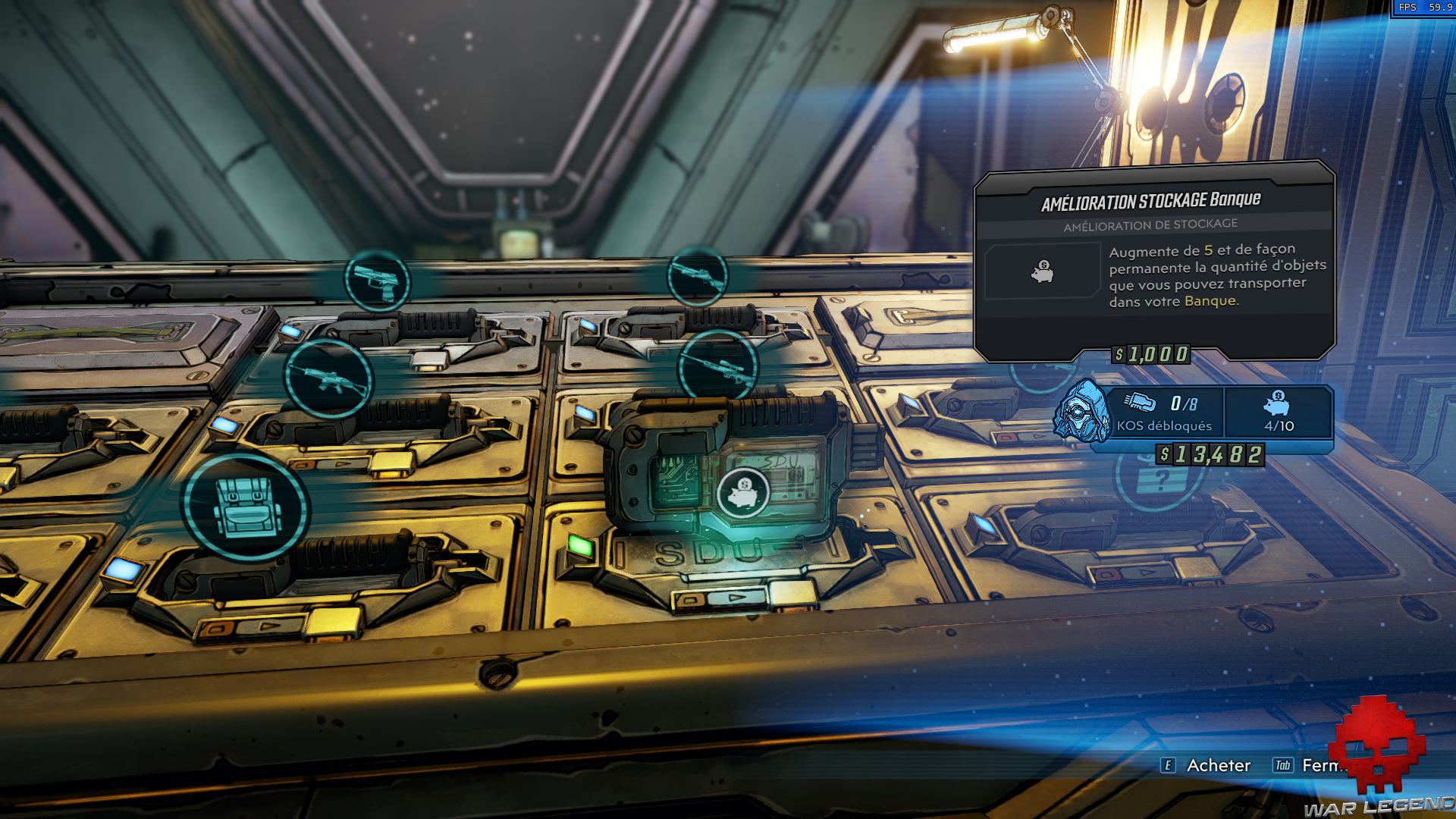The width and height of the screenshot is (1456, 819).
Task: Choose the shotgun ammo upgrade icon
Action: [697, 276]
